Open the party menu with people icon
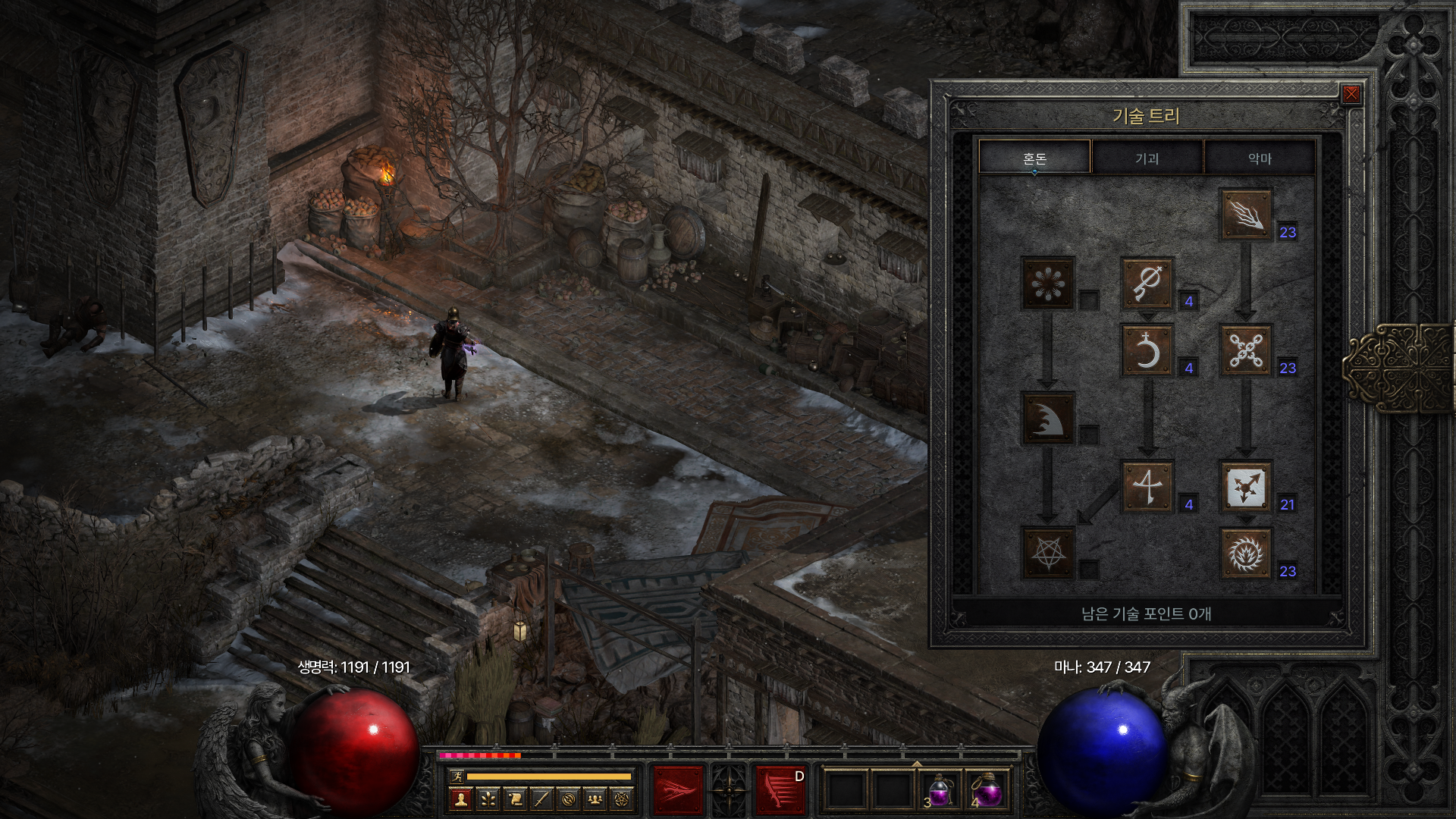The width and height of the screenshot is (1456, 819). pos(596,799)
